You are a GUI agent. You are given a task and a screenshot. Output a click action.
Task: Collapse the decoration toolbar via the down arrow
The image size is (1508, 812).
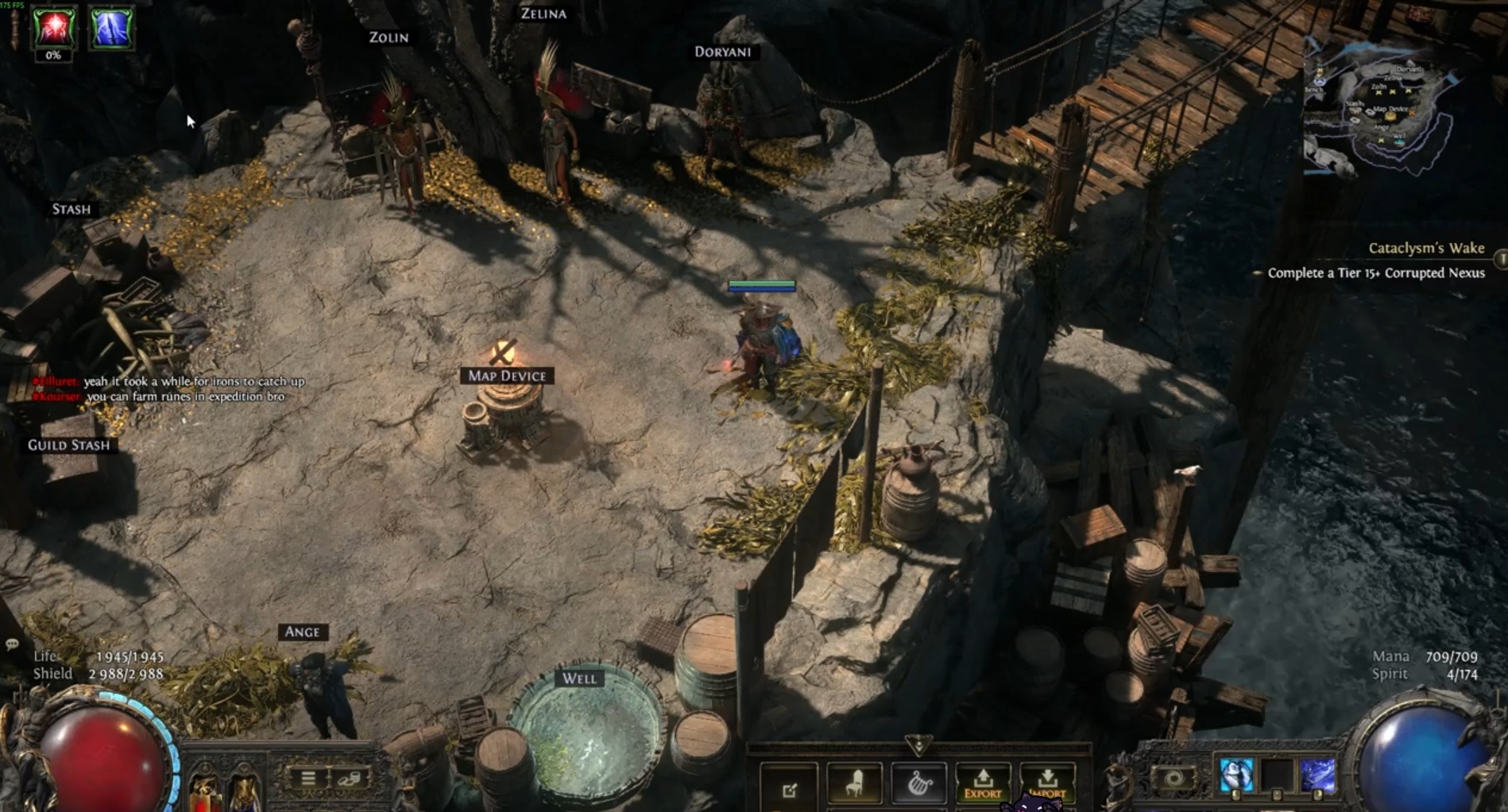tap(918, 747)
